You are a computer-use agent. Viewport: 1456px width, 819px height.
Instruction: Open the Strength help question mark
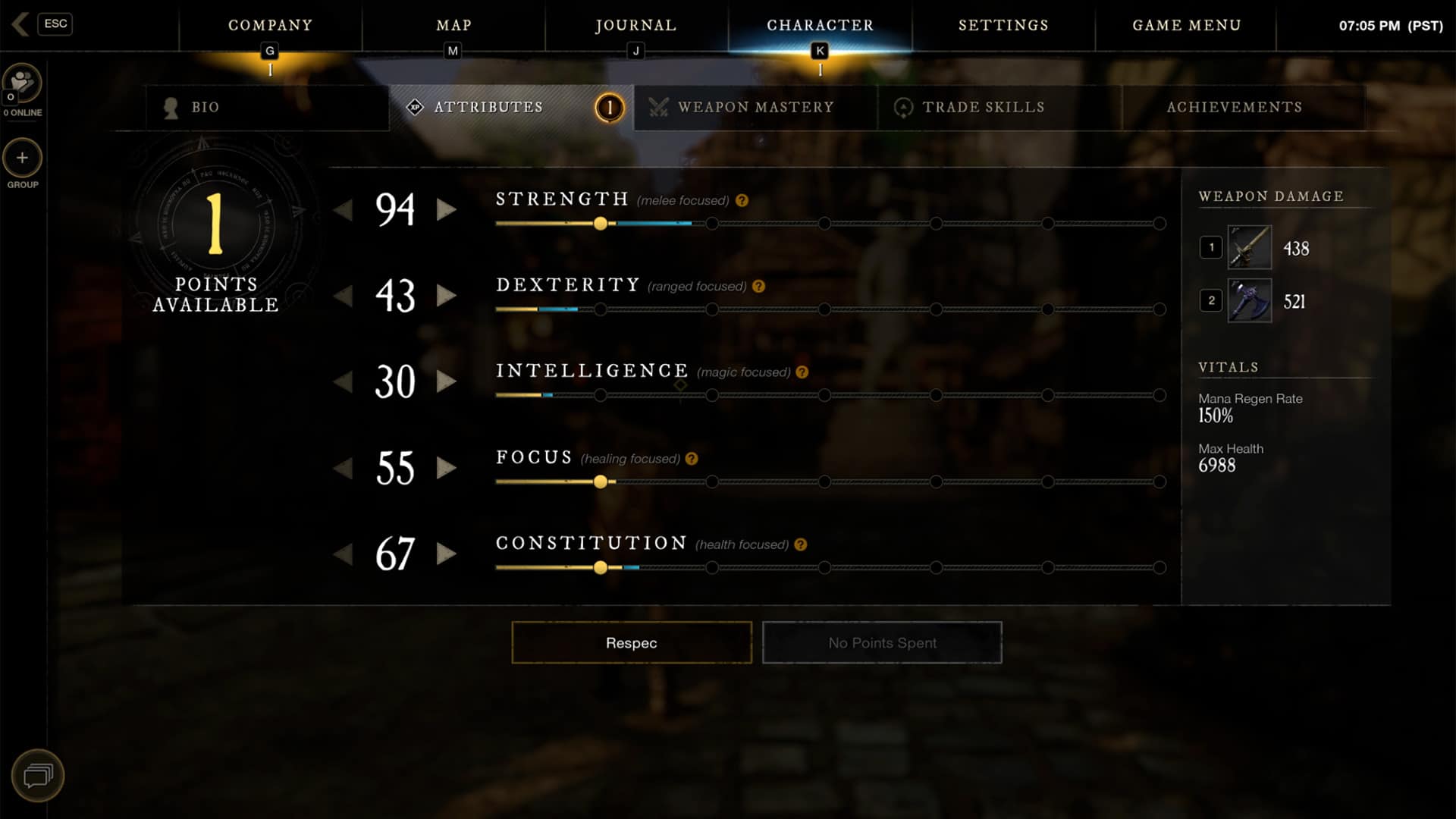741,201
